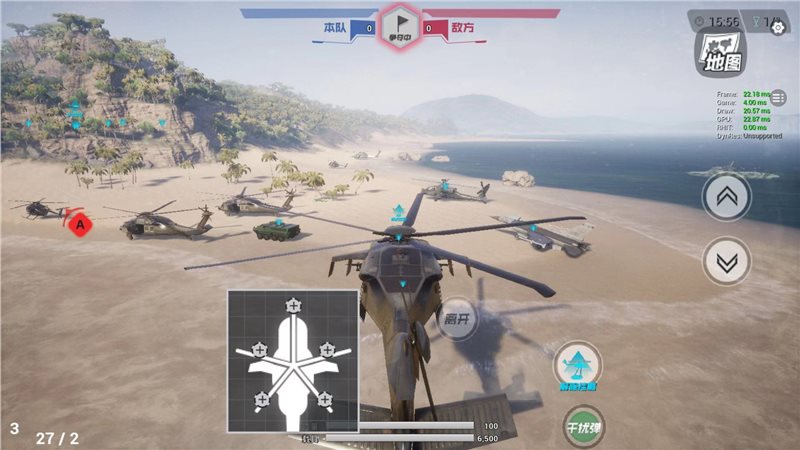The width and height of the screenshot is (800, 450).
Task: Fire the green 干扰弹 countermeasure flares
Action: pos(581,427)
